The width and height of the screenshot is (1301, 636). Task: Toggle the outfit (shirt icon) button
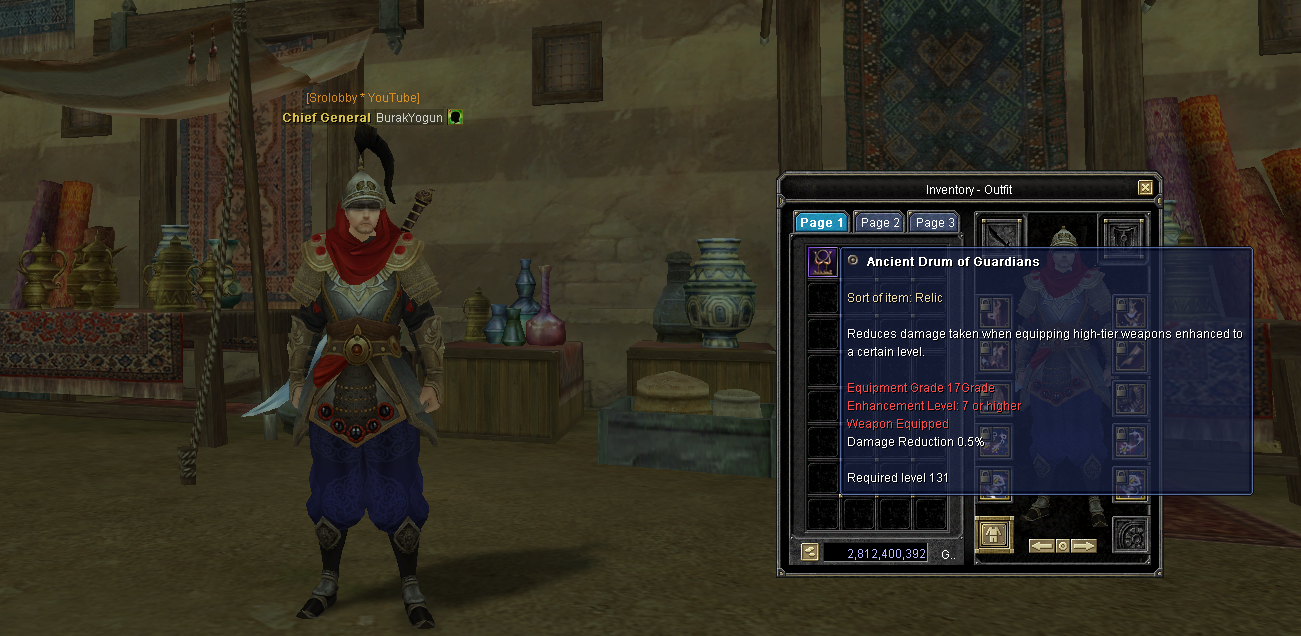click(x=994, y=534)
